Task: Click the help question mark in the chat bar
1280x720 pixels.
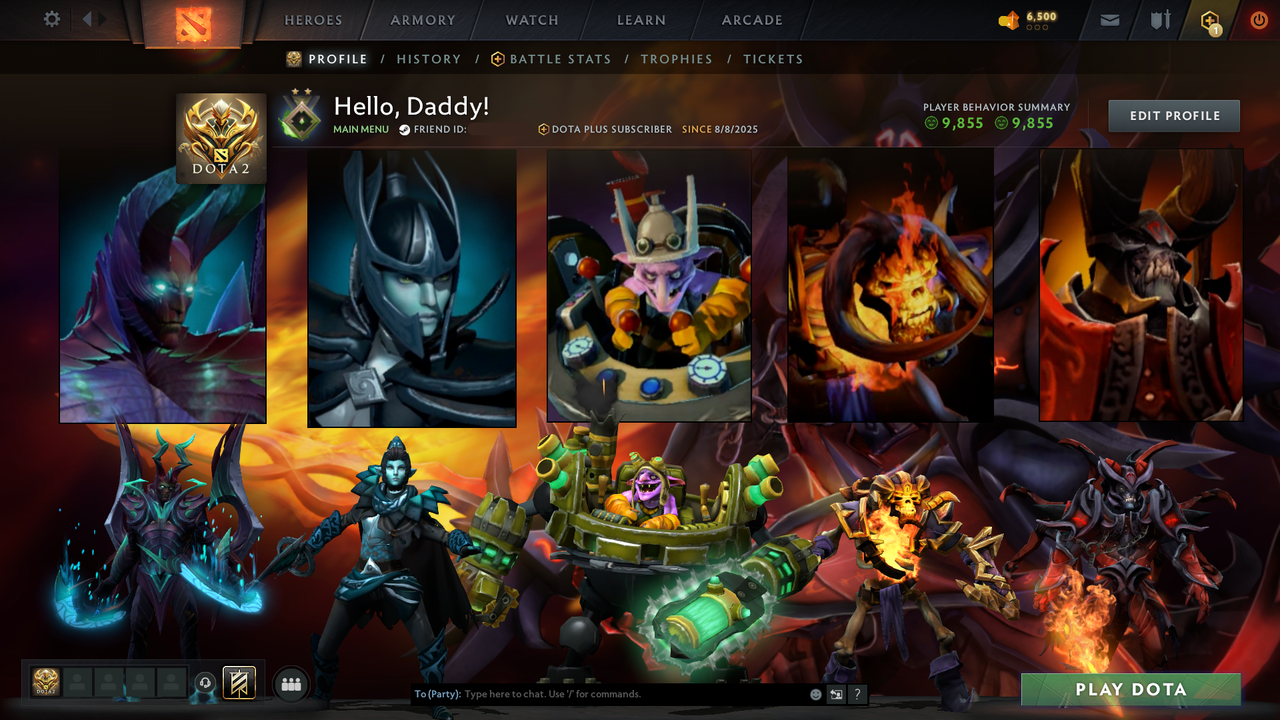Action: click(857, 693)
